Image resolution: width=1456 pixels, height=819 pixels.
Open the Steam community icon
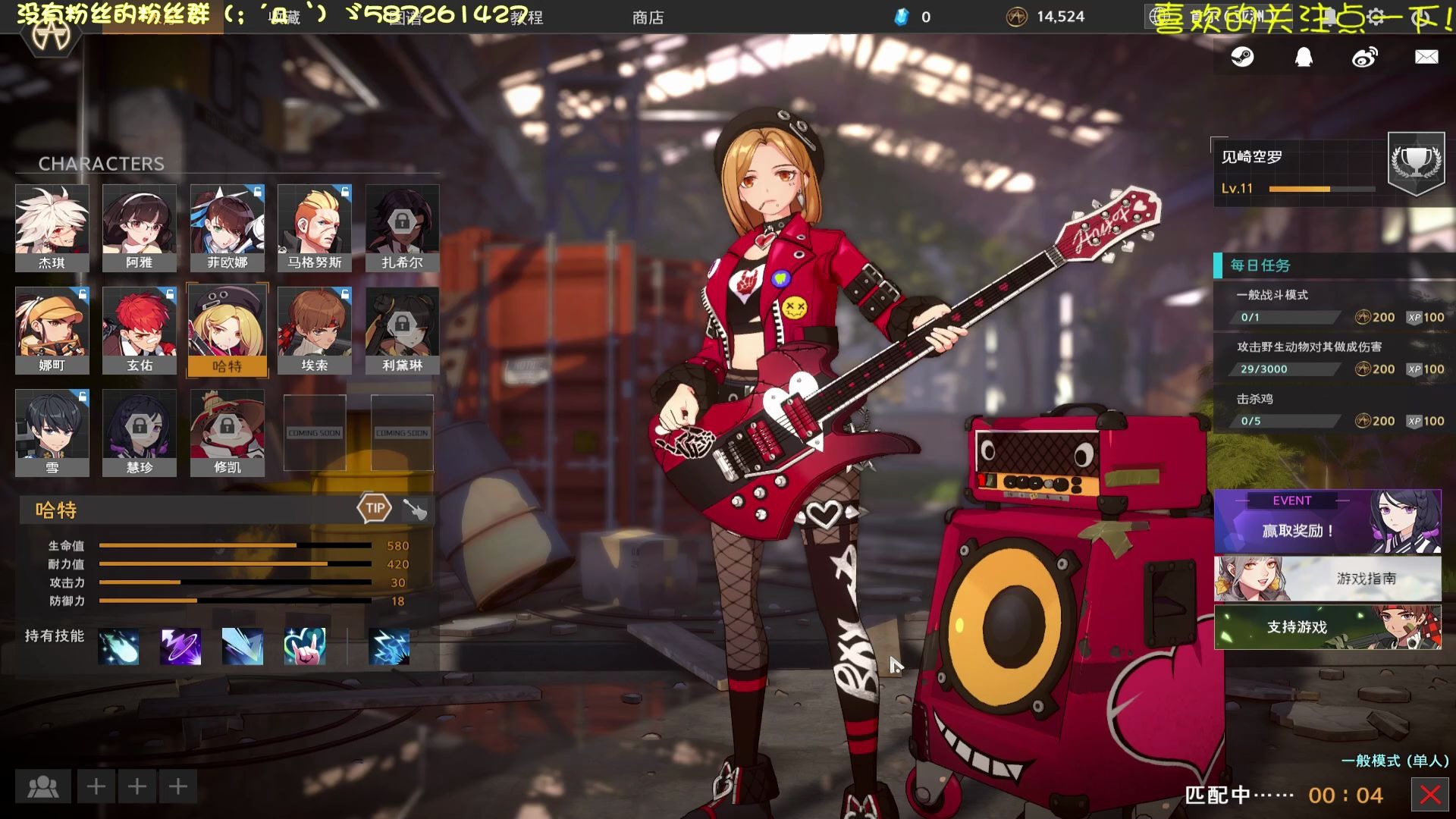click(x=1242, y=57)
